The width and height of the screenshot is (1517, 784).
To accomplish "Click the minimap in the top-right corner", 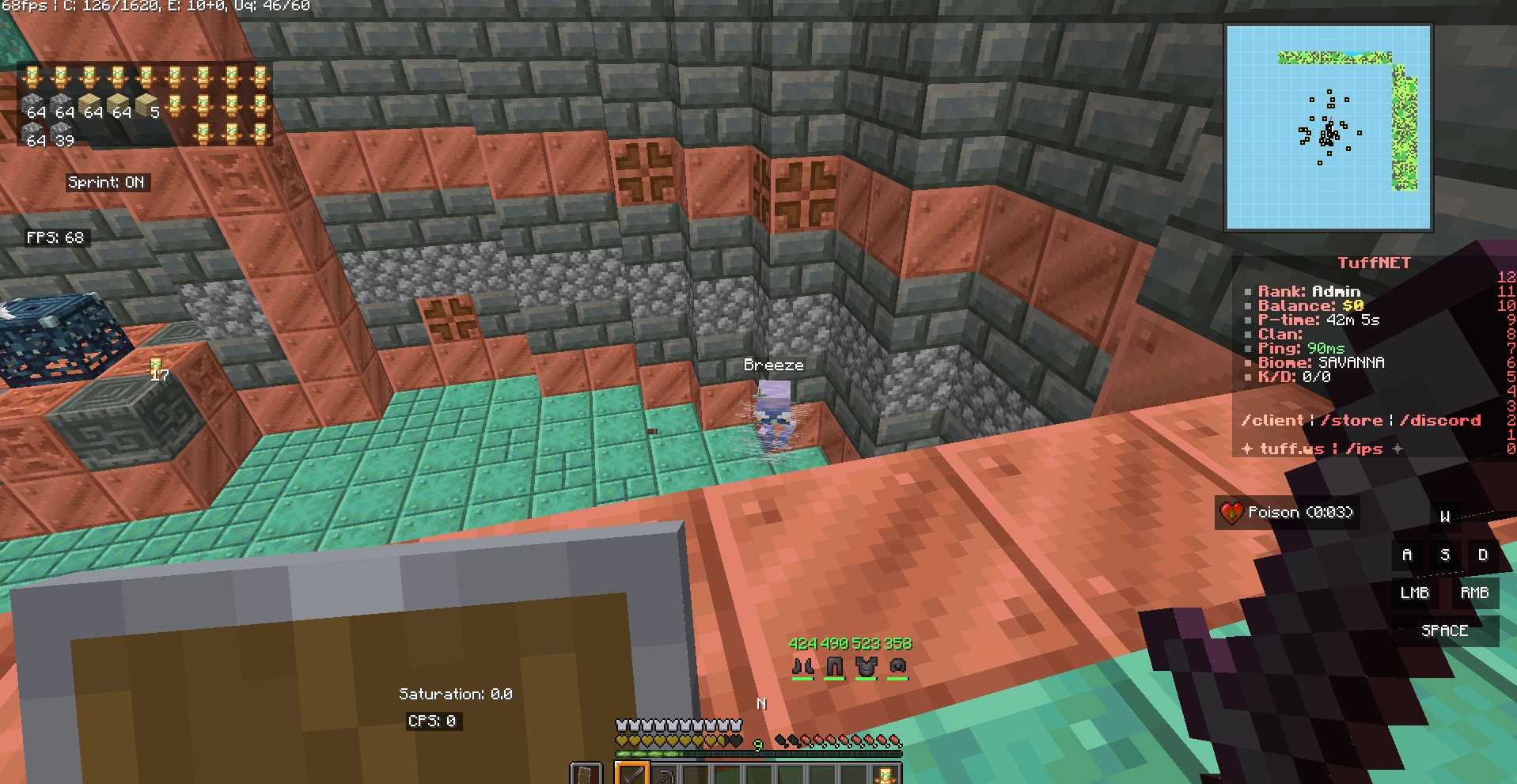I will tap(1328, 127).
